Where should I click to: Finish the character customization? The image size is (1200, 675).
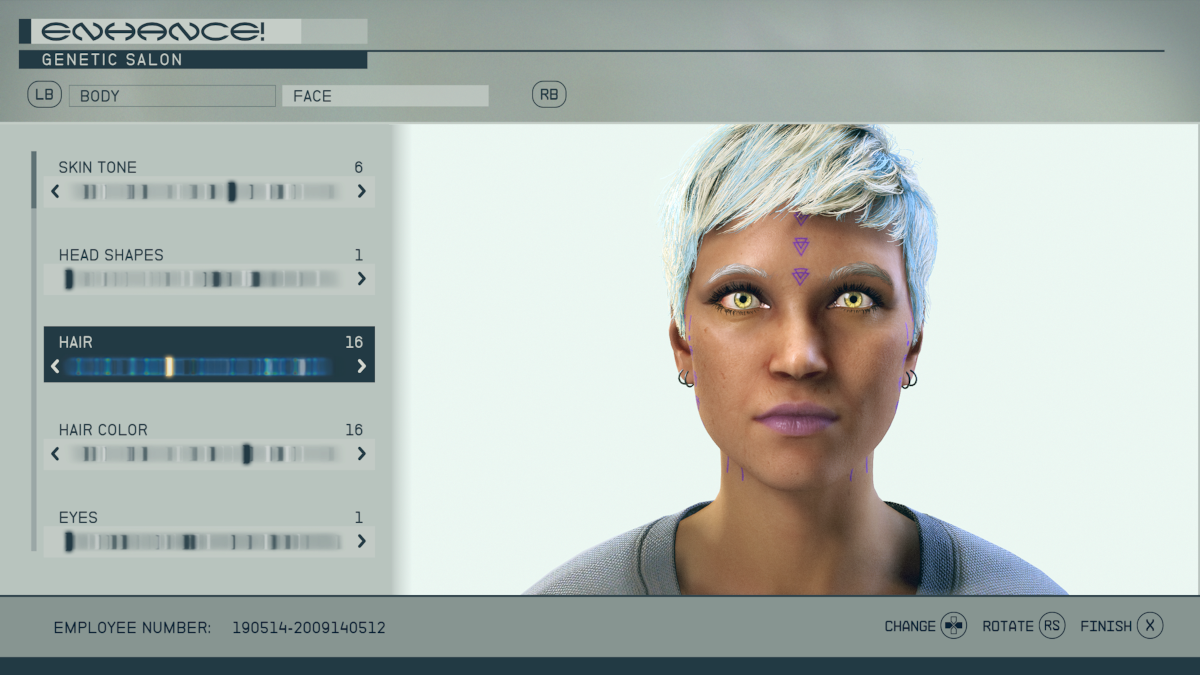click(1150, 626)
